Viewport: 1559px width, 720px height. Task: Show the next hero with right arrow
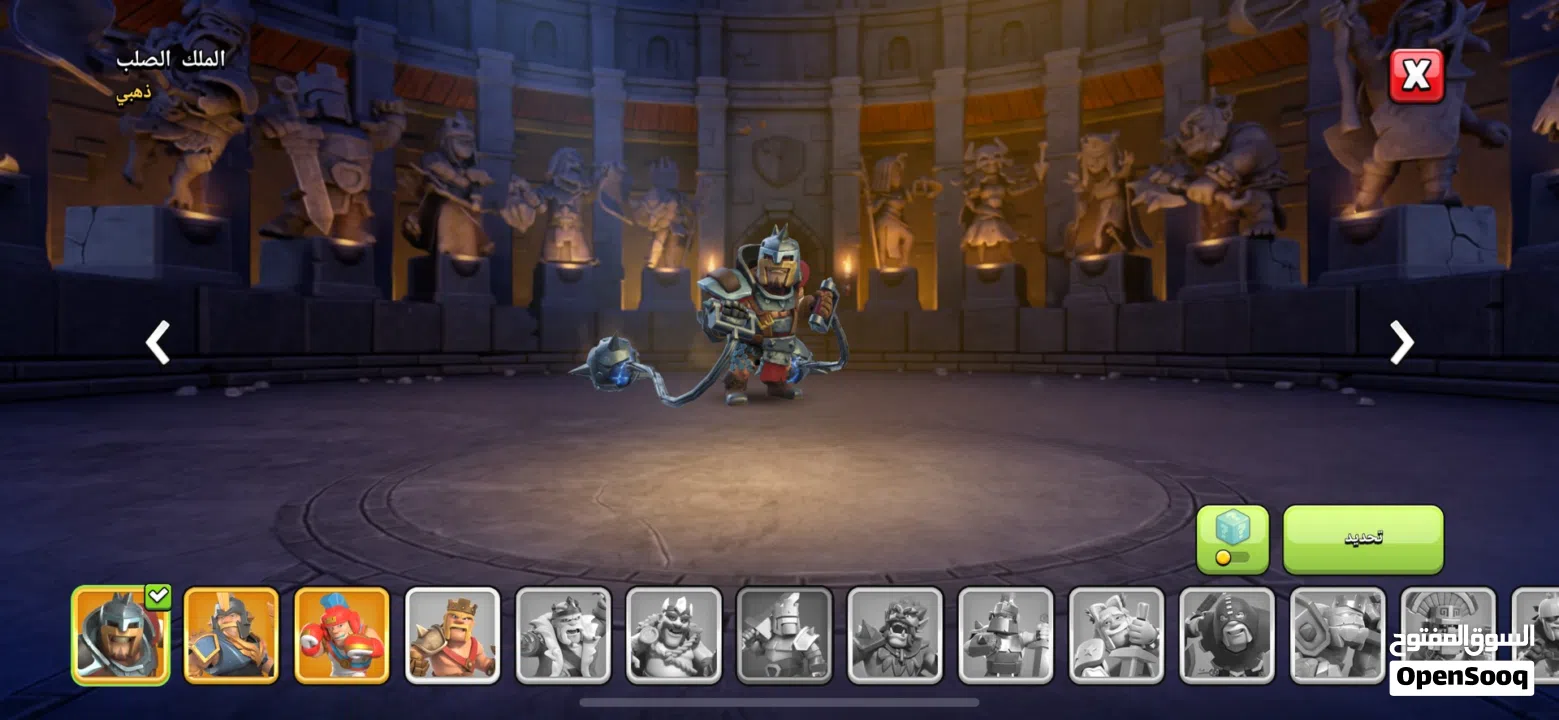click(1402, 343)
